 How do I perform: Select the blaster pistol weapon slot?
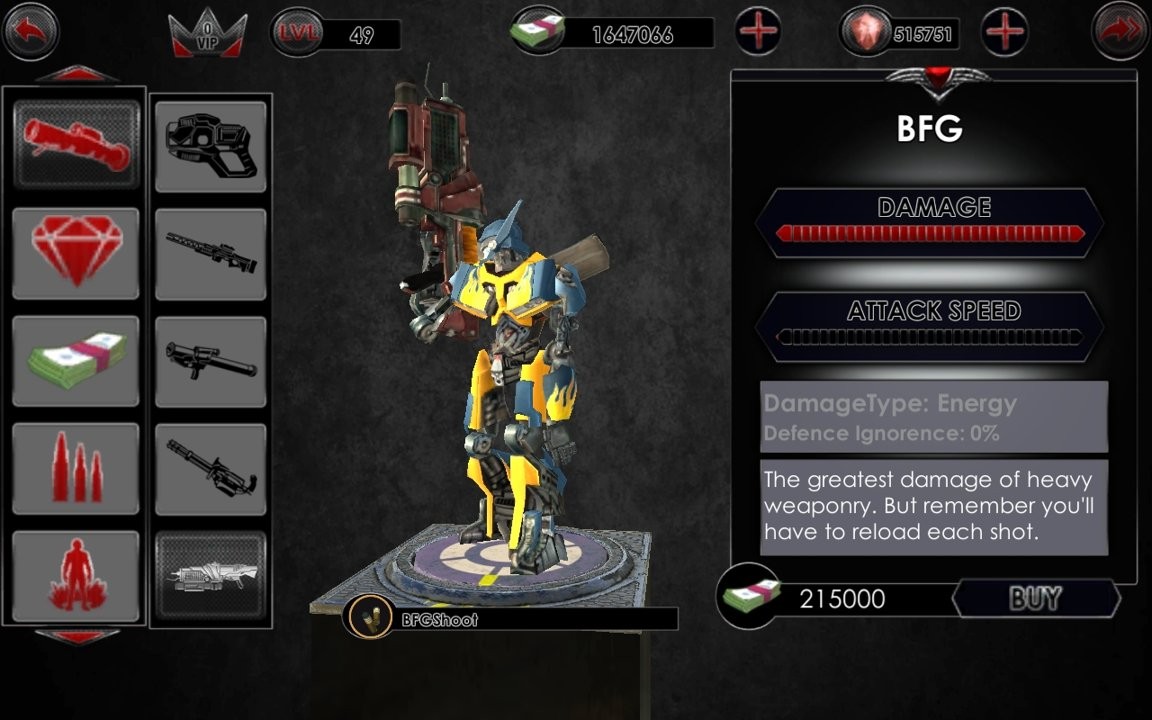click(x=211, y=146)
